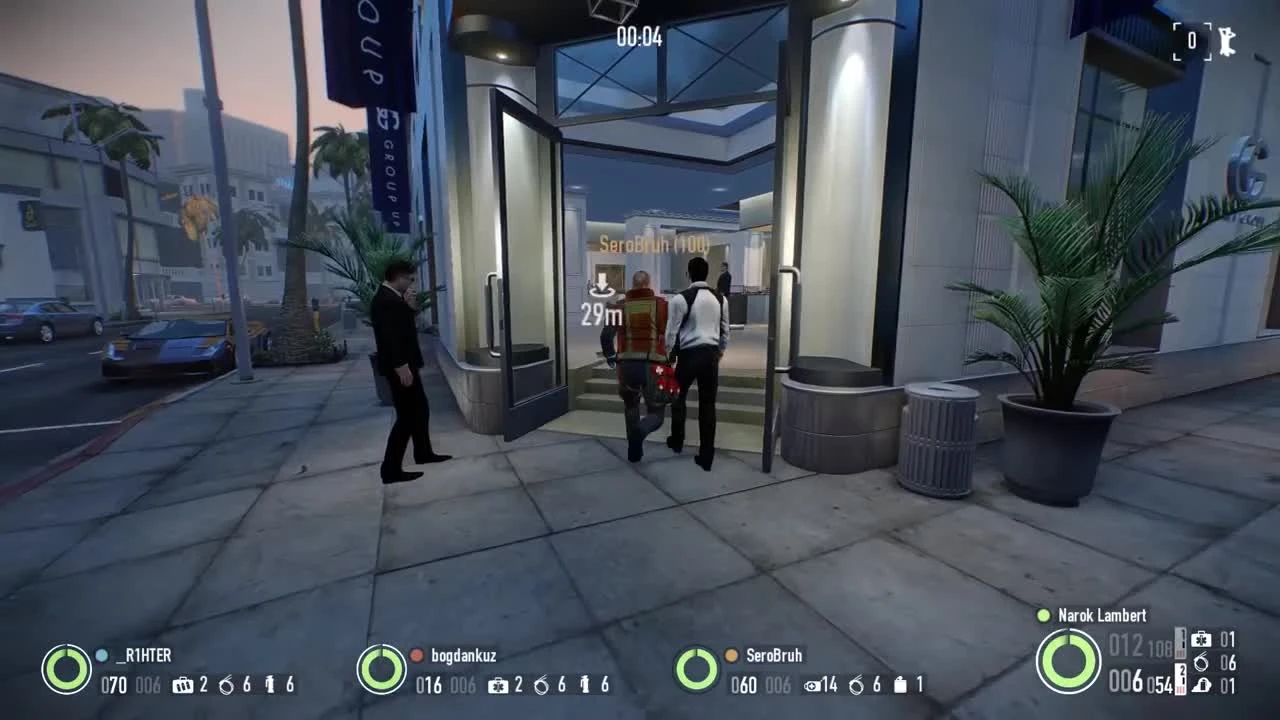This screenshot has width=1280, height=720.
Task: Click the body bag icon showing 01
Action: coord(1202,686)
